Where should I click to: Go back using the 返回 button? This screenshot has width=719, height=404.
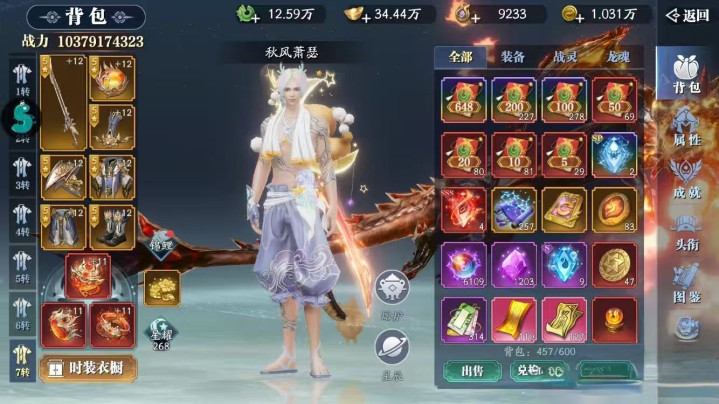pos(687,15)
